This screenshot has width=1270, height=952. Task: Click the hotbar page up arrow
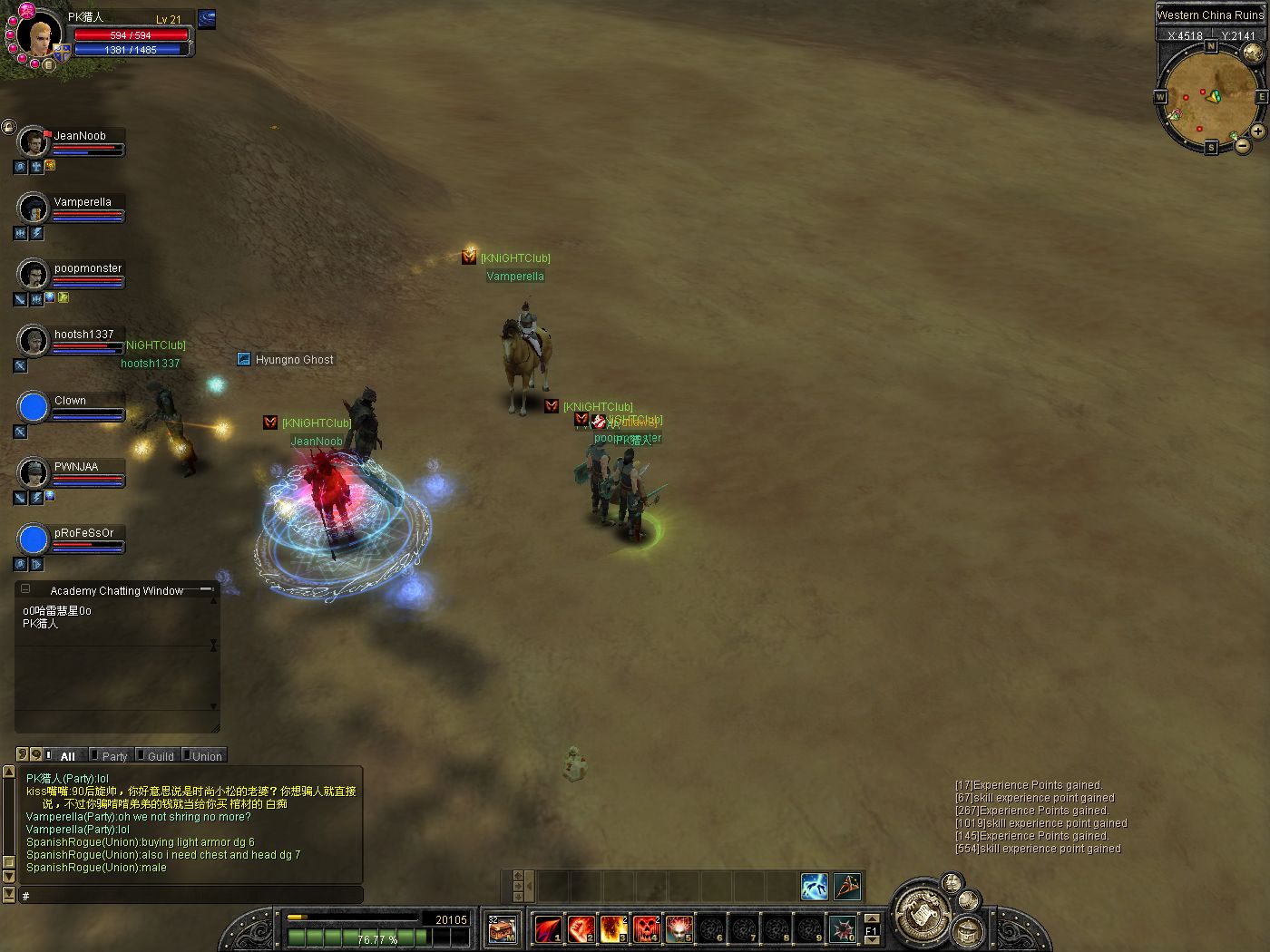(x=872, y=918)
